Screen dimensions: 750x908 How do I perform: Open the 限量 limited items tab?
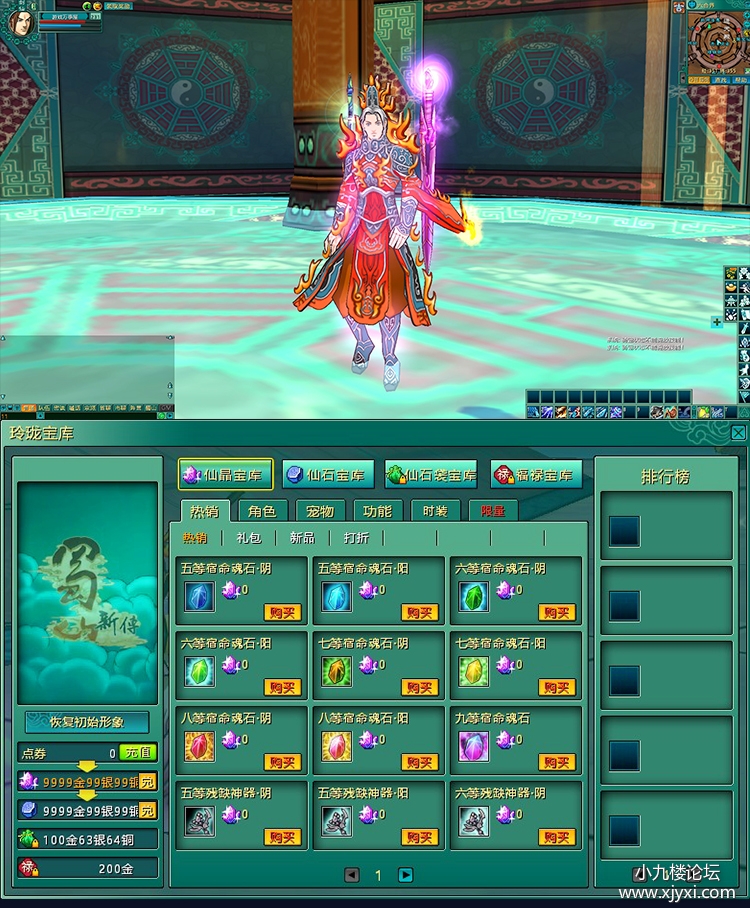tap(493, 511)
